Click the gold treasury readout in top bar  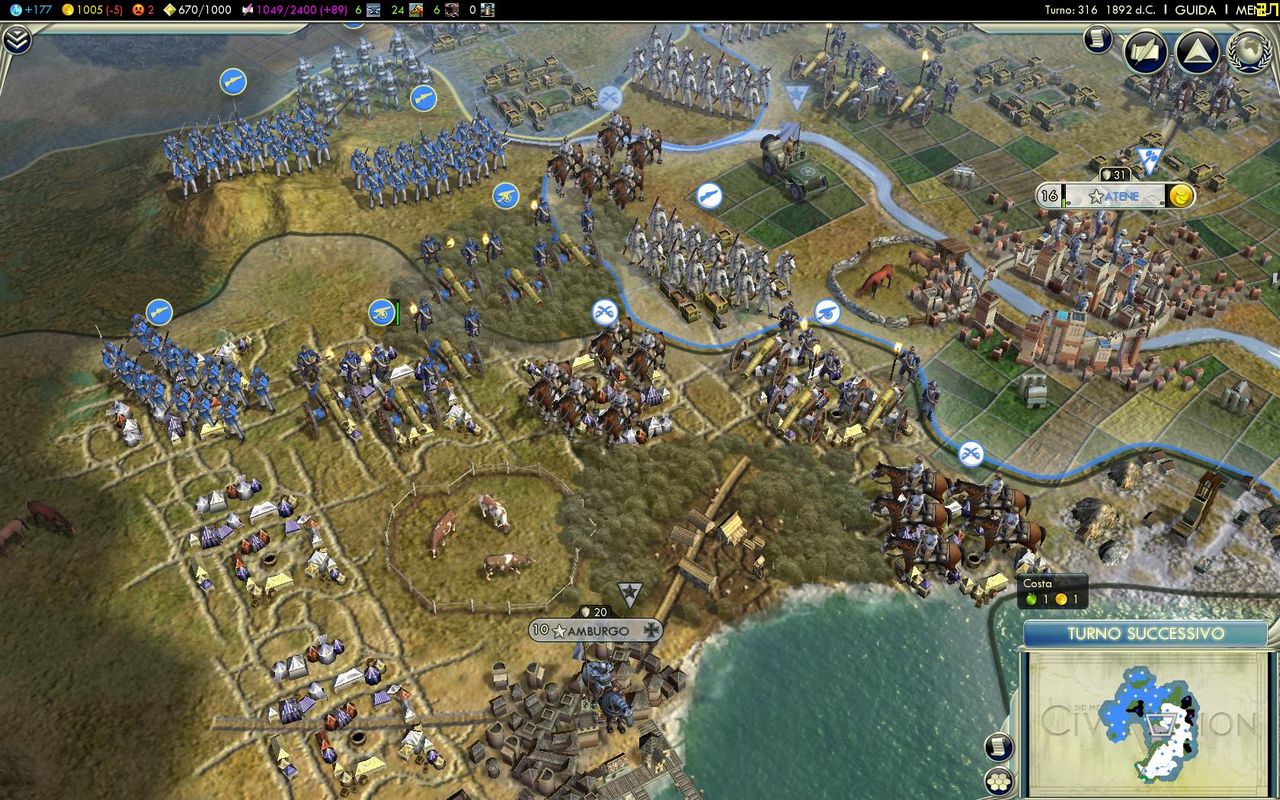coord(92,10)
